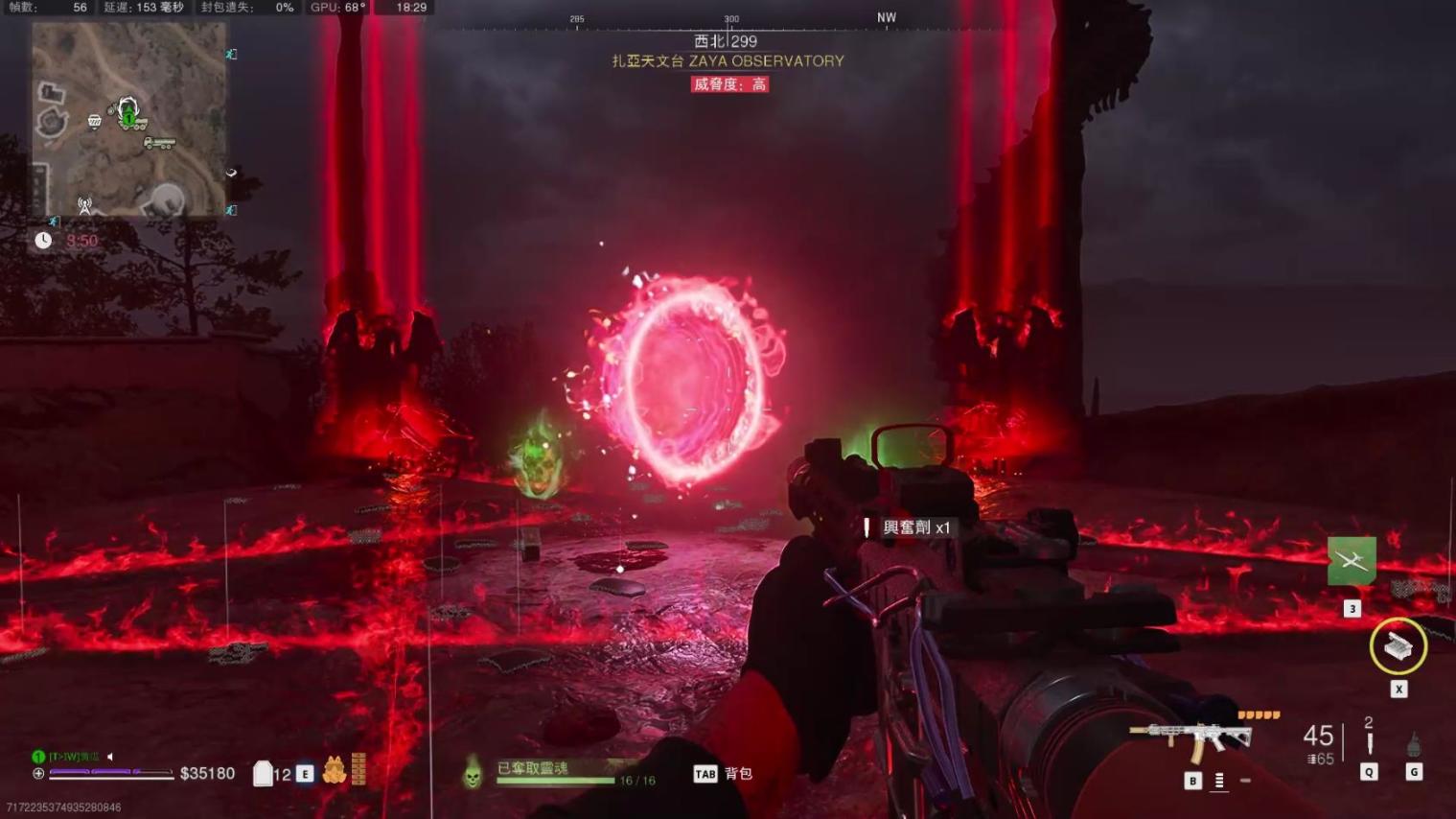
Task: Select the lethal grenade icon
Action: tap(1414, 744)
